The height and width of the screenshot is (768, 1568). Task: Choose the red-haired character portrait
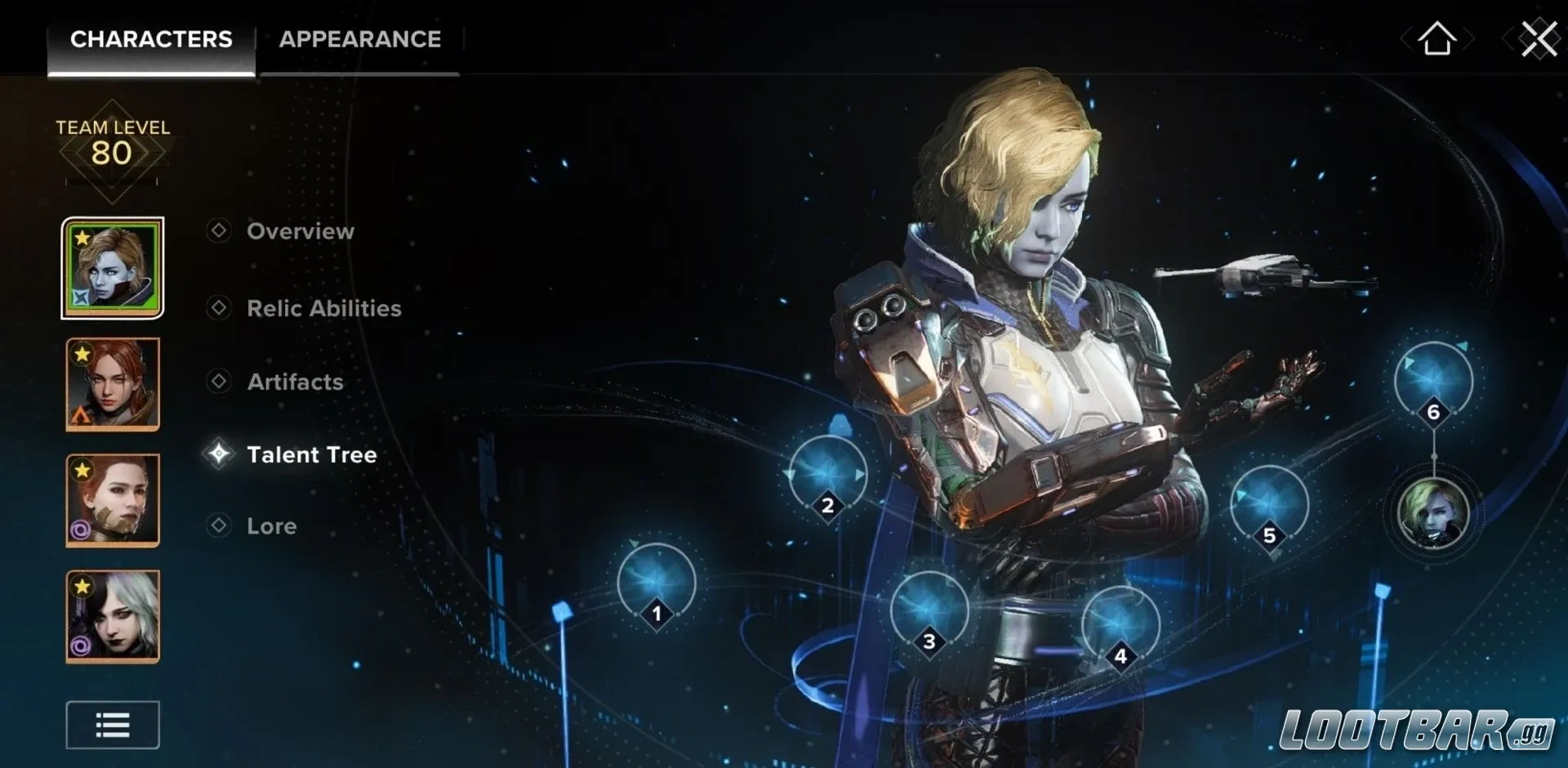point(113,384)
